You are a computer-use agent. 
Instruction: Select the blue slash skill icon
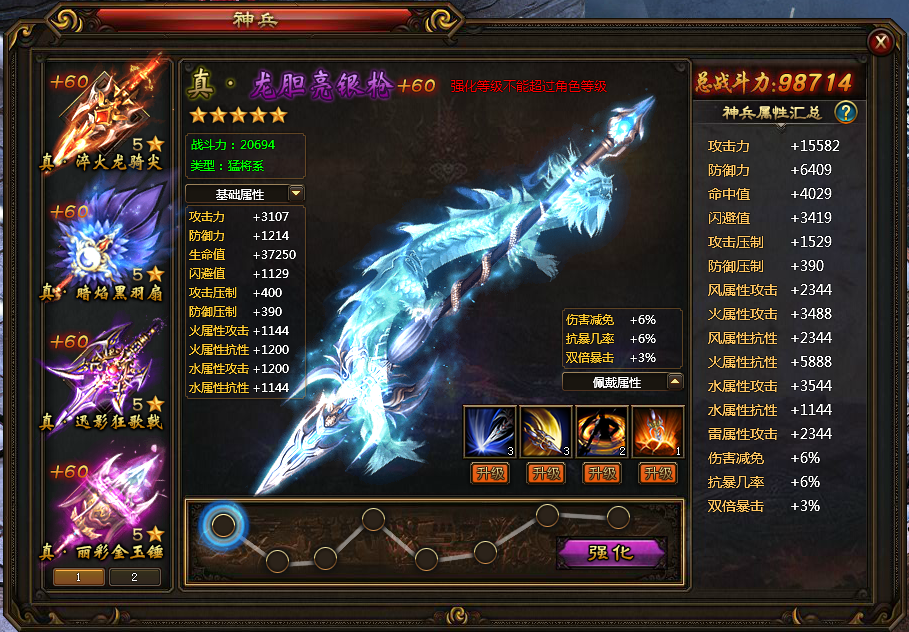pyautogui.click(x=490, y=431)
